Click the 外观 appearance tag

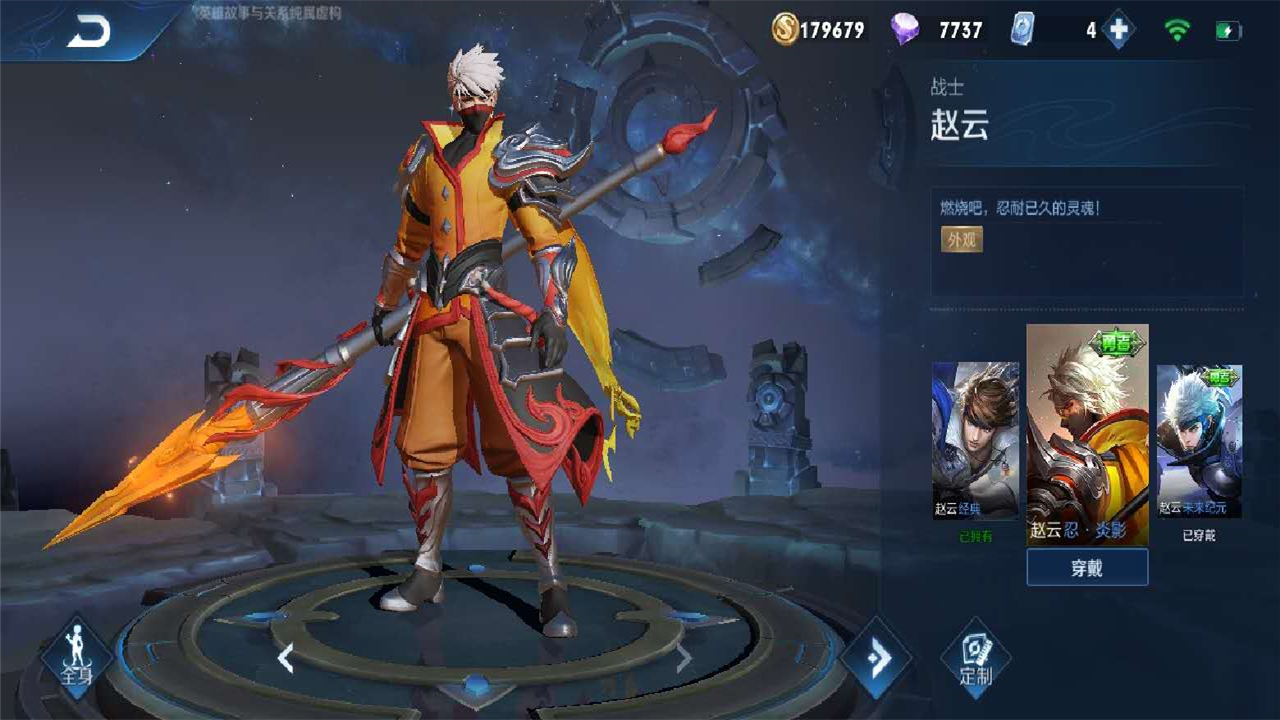(961, 239)
